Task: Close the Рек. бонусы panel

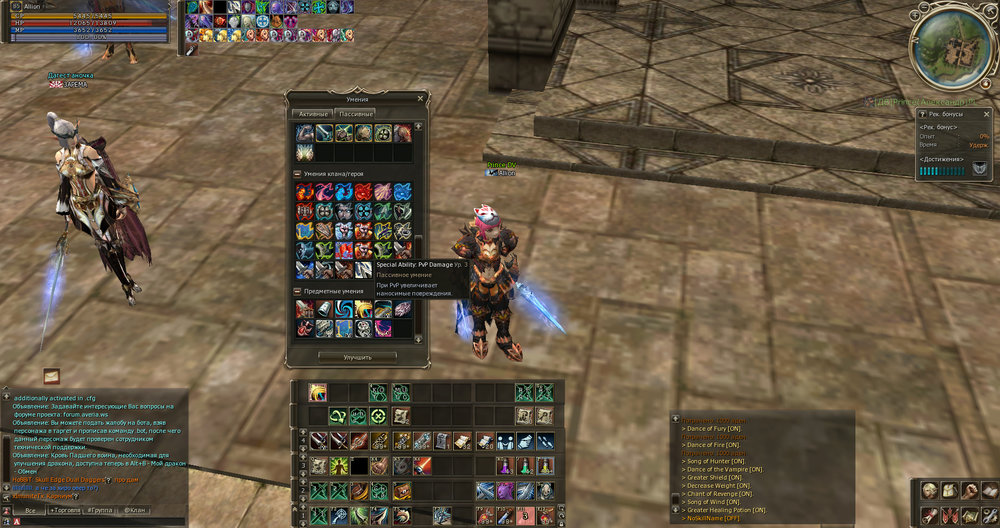Action: [986, 114]
